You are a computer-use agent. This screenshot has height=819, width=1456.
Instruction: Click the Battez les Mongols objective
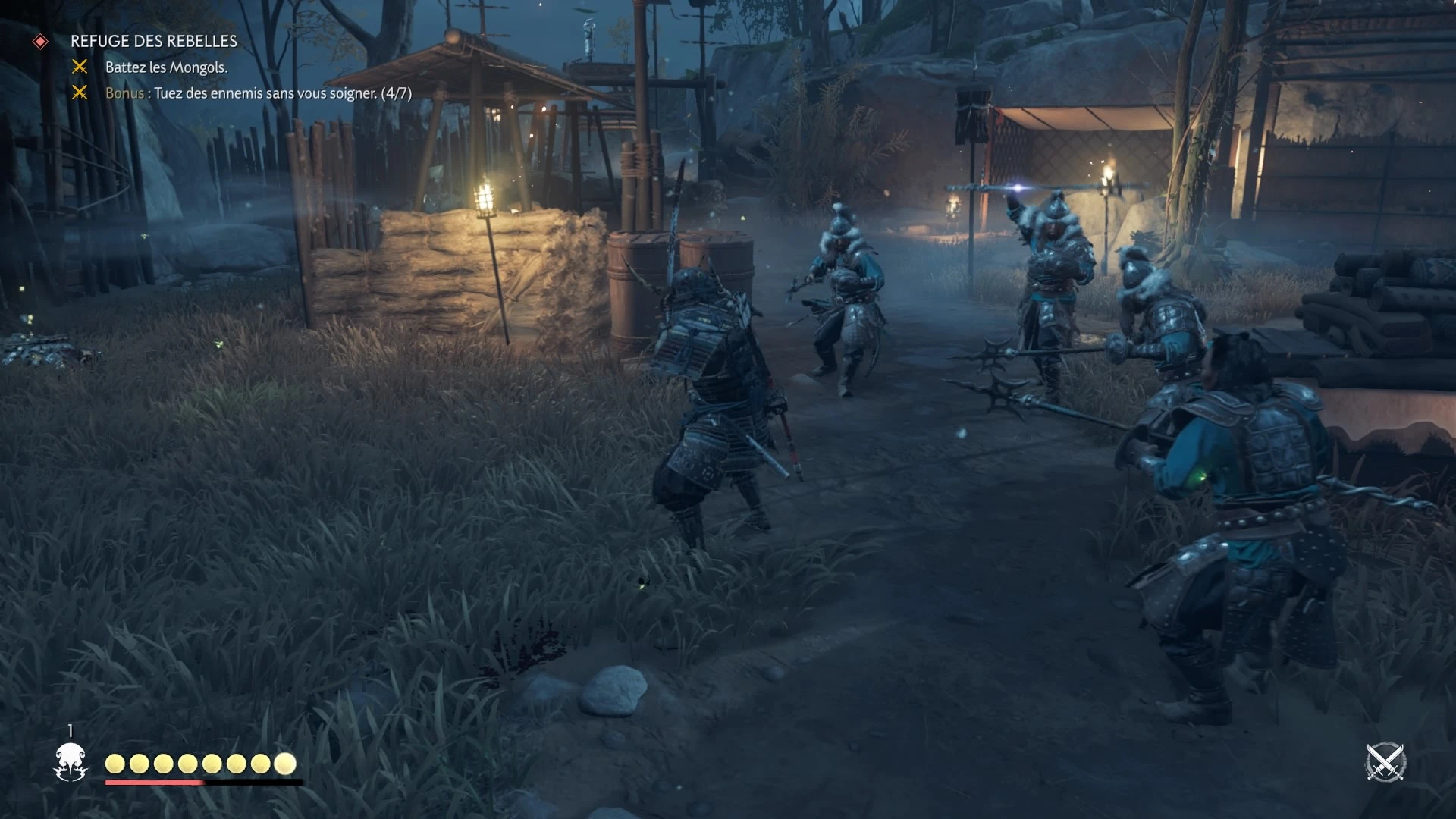point(166,67)
